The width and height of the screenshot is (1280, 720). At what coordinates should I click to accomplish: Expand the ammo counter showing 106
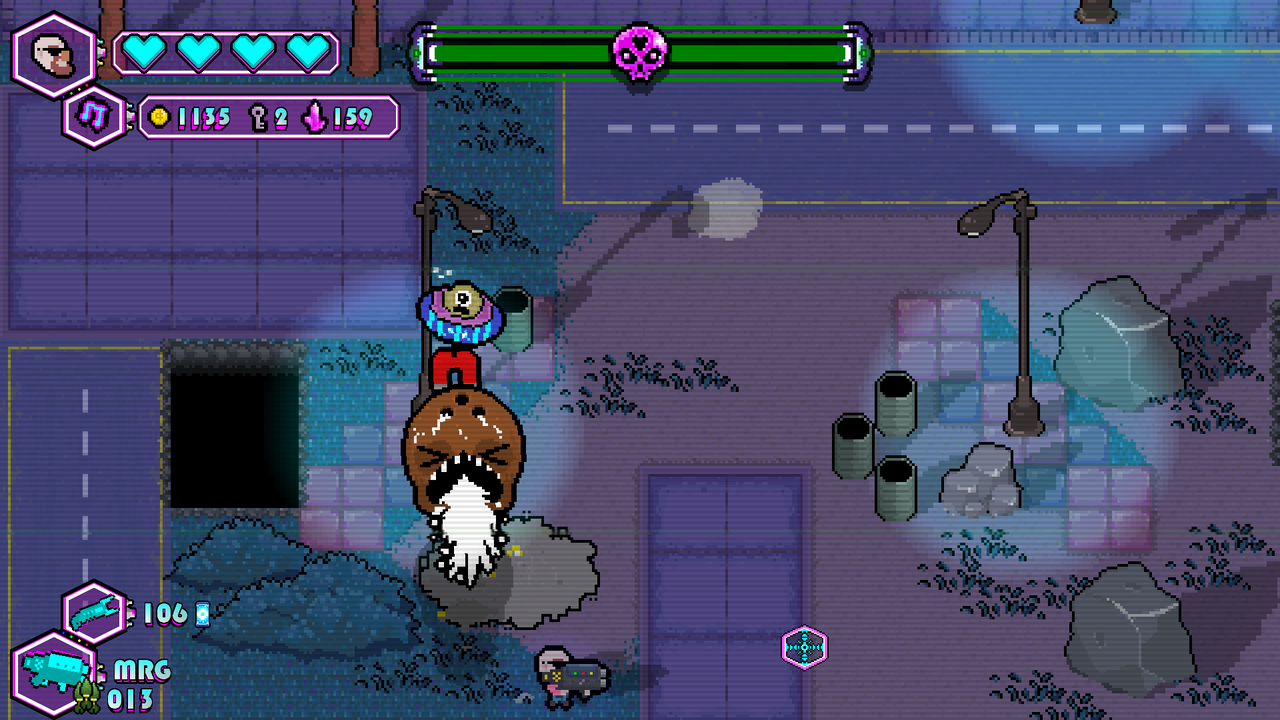[x=166, y=612]
